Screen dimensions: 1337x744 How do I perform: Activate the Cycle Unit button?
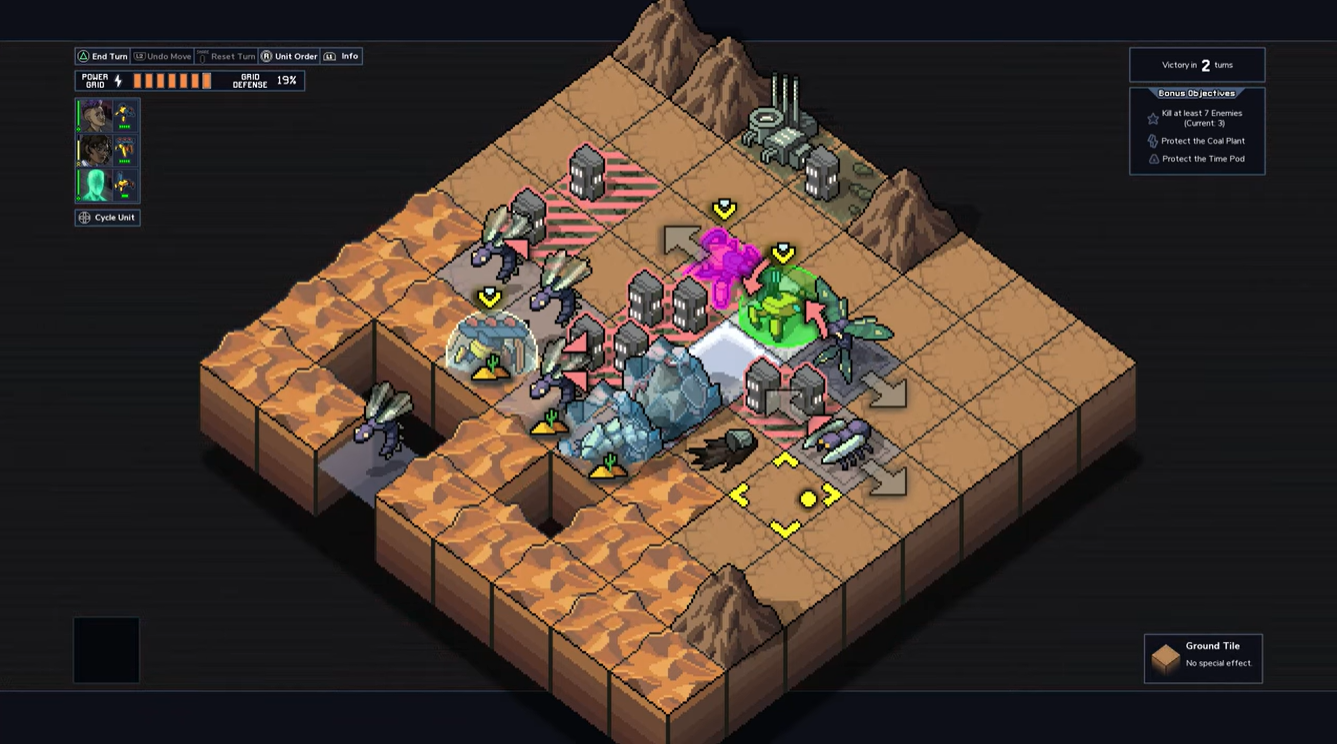click(x=108, y=218)
